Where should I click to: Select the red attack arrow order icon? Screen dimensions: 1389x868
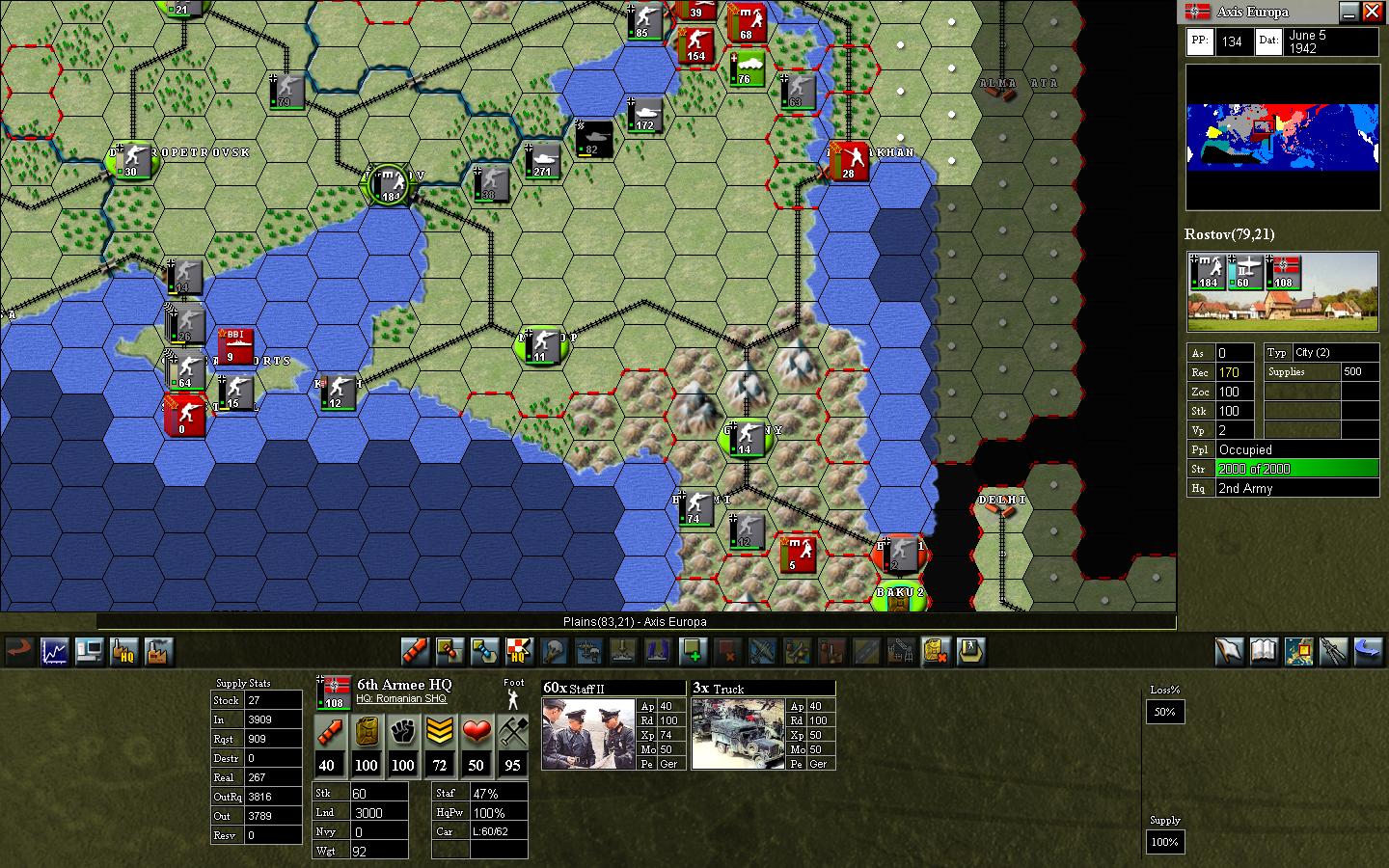[415, 651]
